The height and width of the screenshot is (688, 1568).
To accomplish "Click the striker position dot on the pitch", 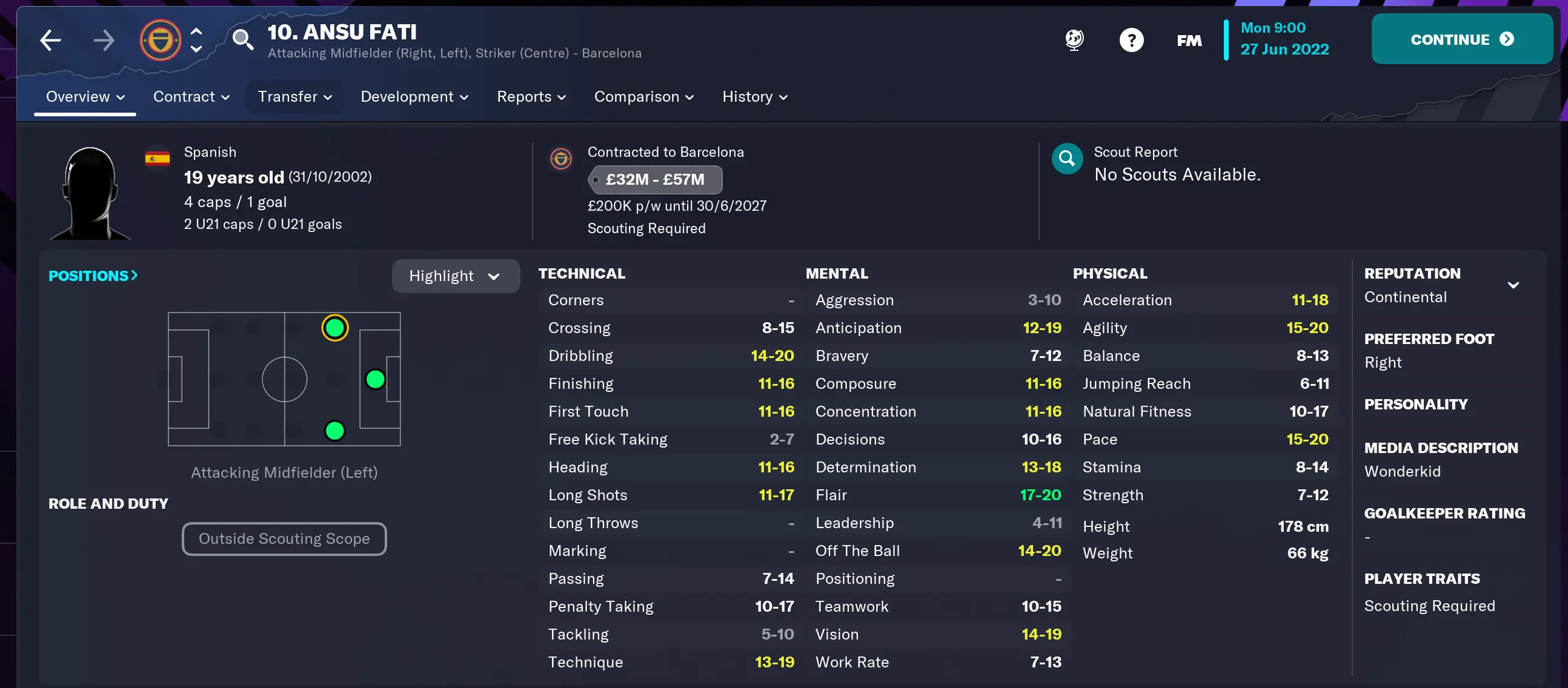I will coord(375,379).
